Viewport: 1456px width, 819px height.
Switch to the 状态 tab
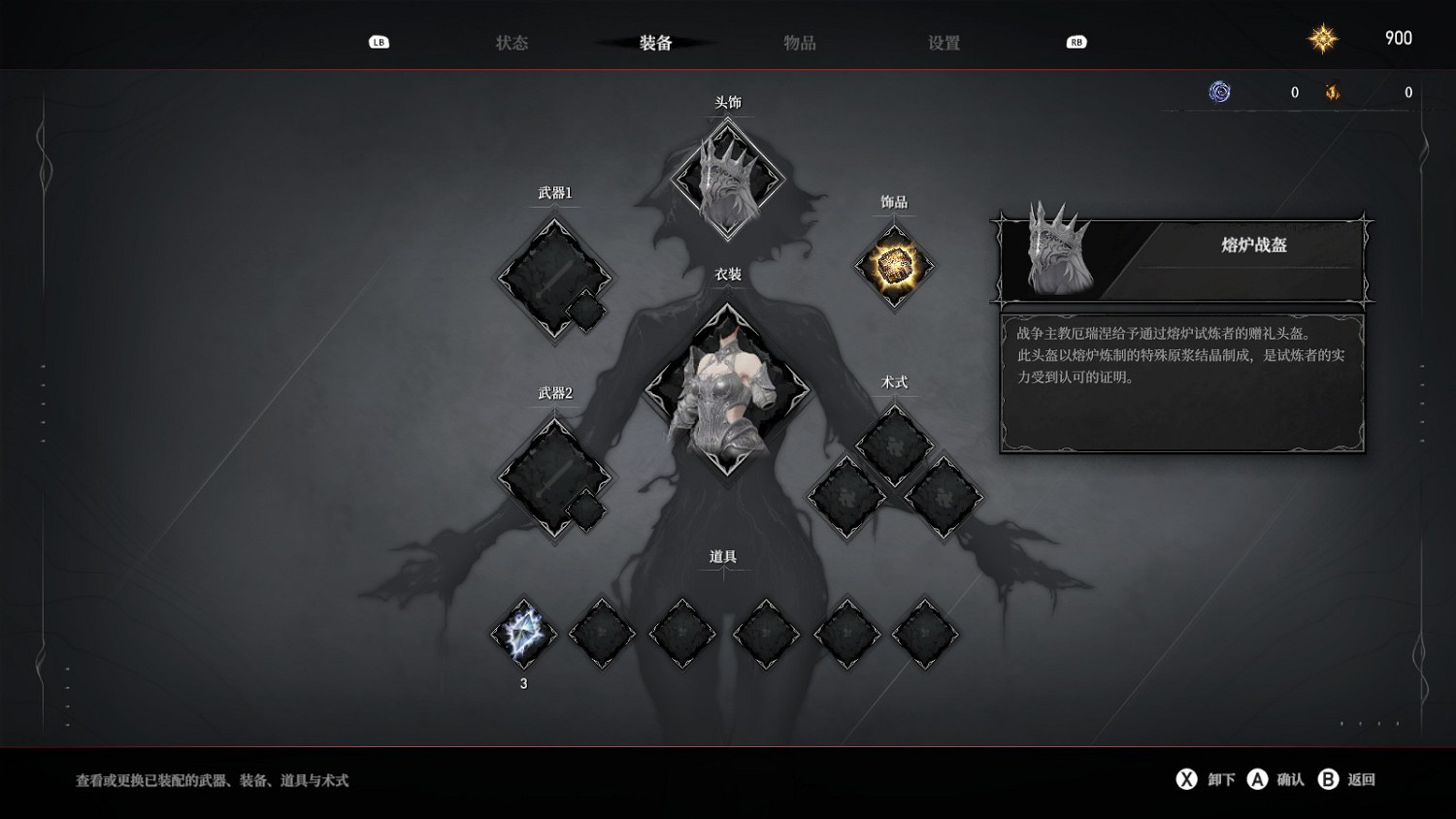pyautogui.click(x=513, y=43)
